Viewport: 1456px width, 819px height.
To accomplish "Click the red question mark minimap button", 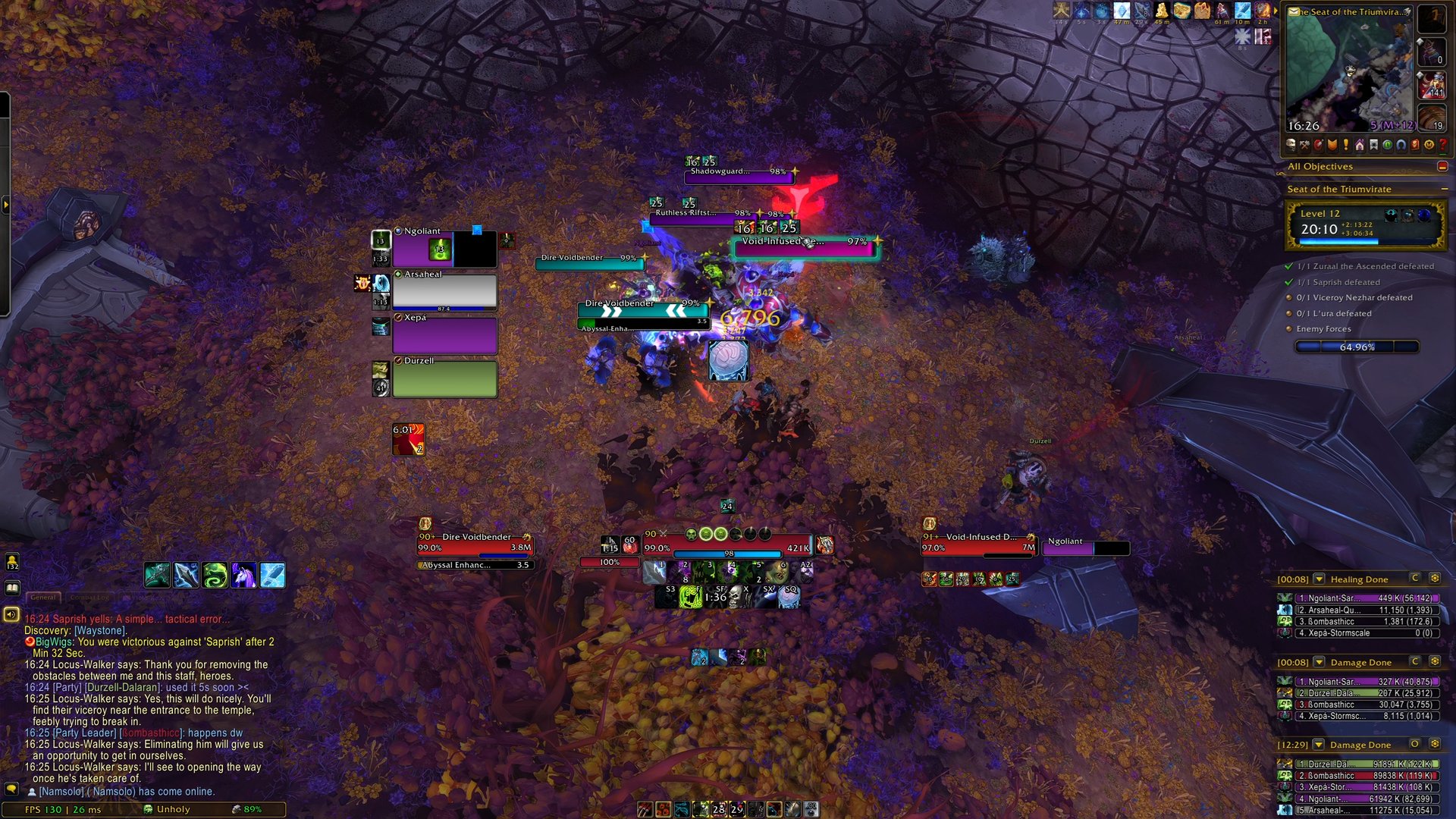I will (1442, 145).
